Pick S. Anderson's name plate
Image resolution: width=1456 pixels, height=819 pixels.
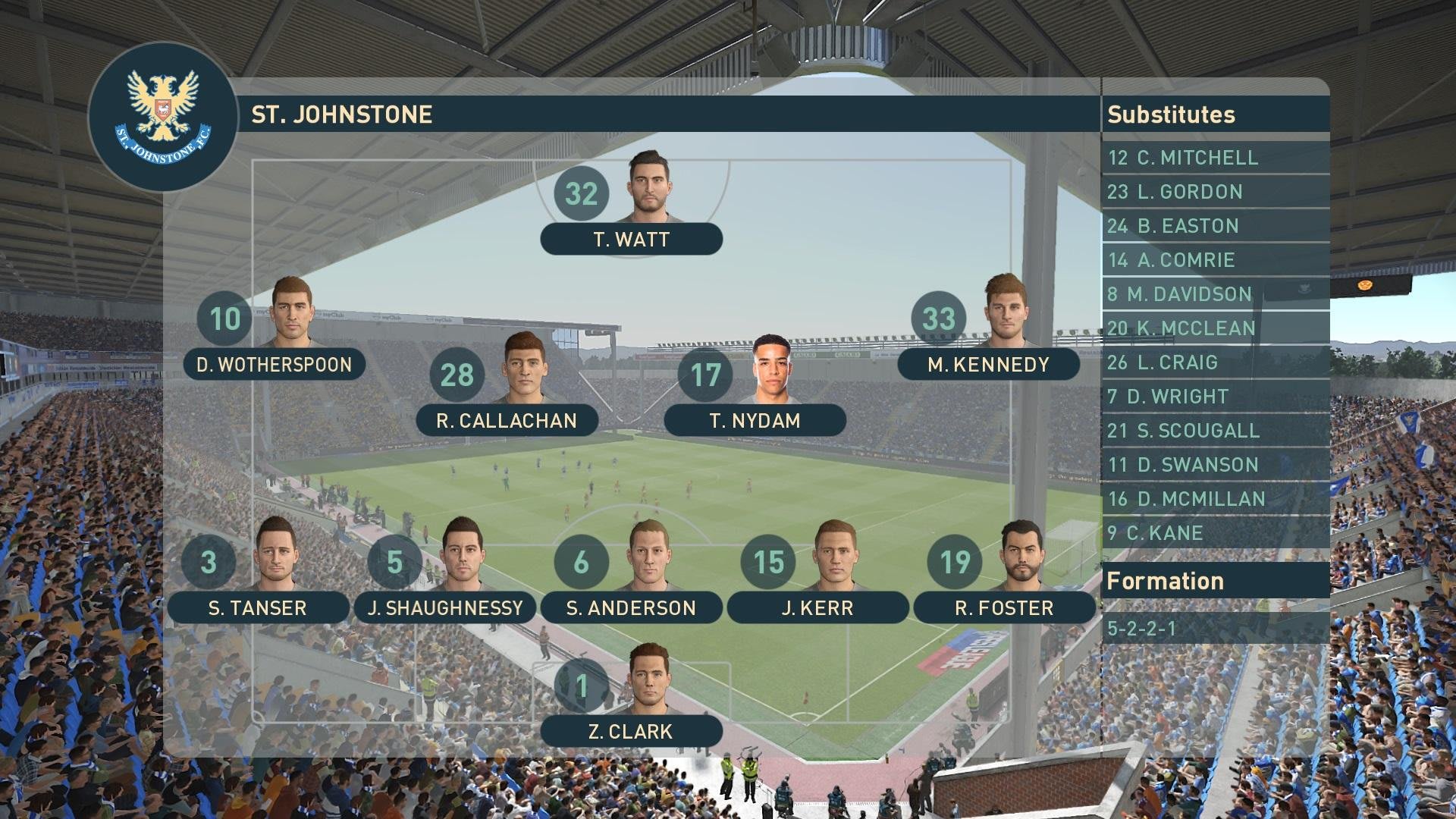coord(631,608)
